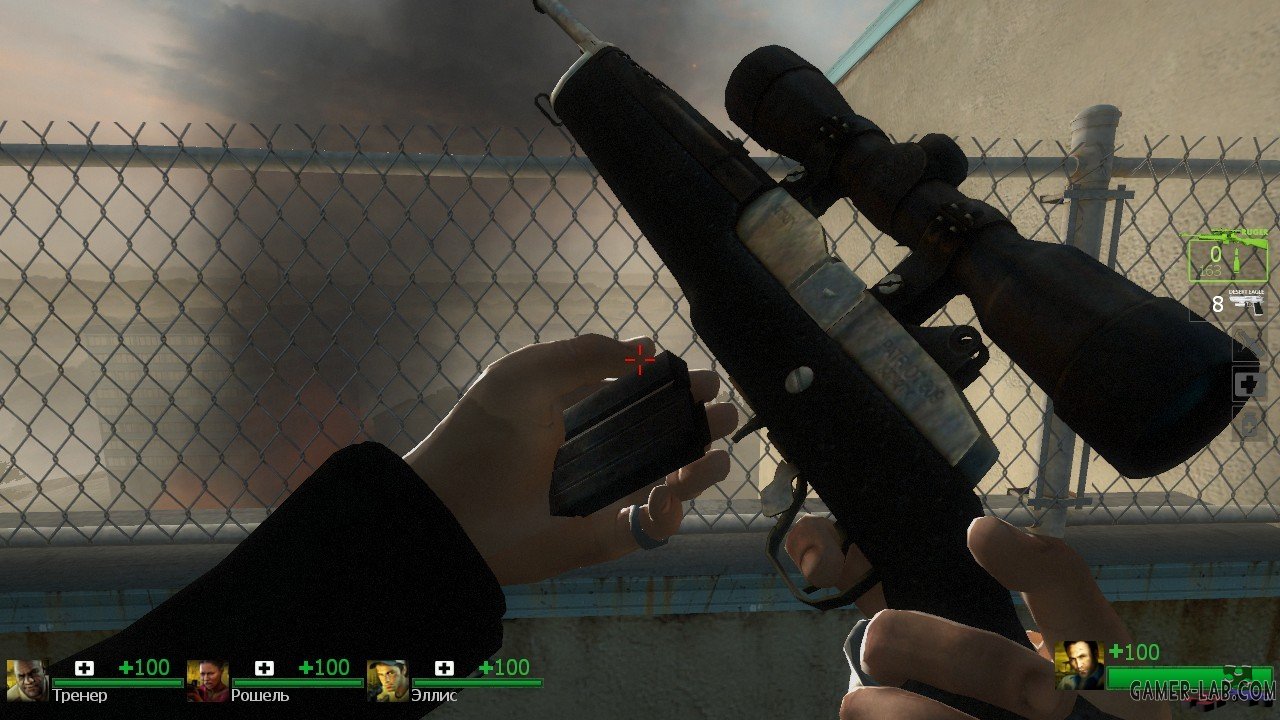The height and width of the screenshot is (720, 1280).
Task: Pick the throwable item slot above medkit
Action: (x=1248, y=344)
